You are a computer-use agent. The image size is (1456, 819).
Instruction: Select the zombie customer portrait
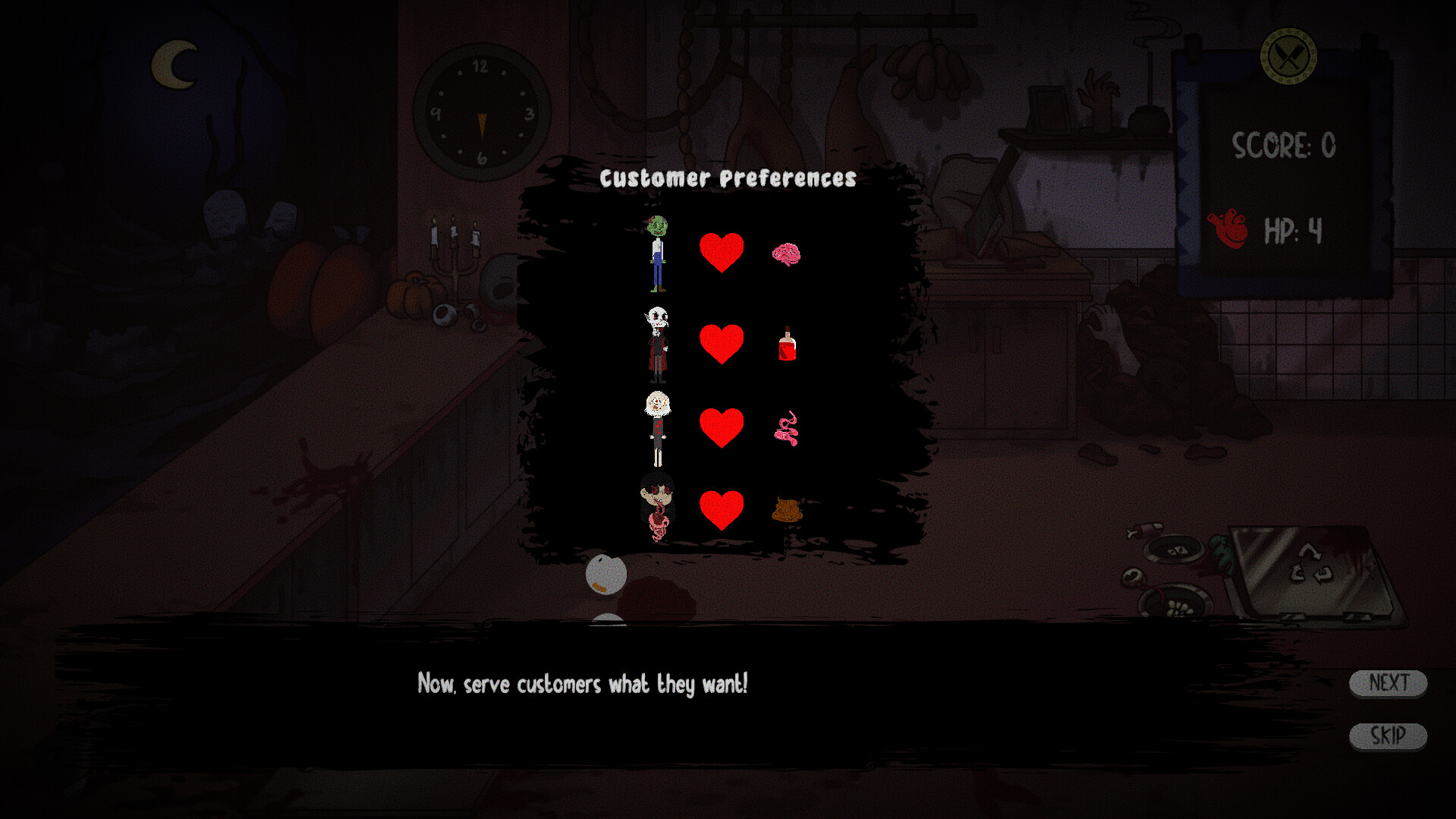[x=657, y=254]
